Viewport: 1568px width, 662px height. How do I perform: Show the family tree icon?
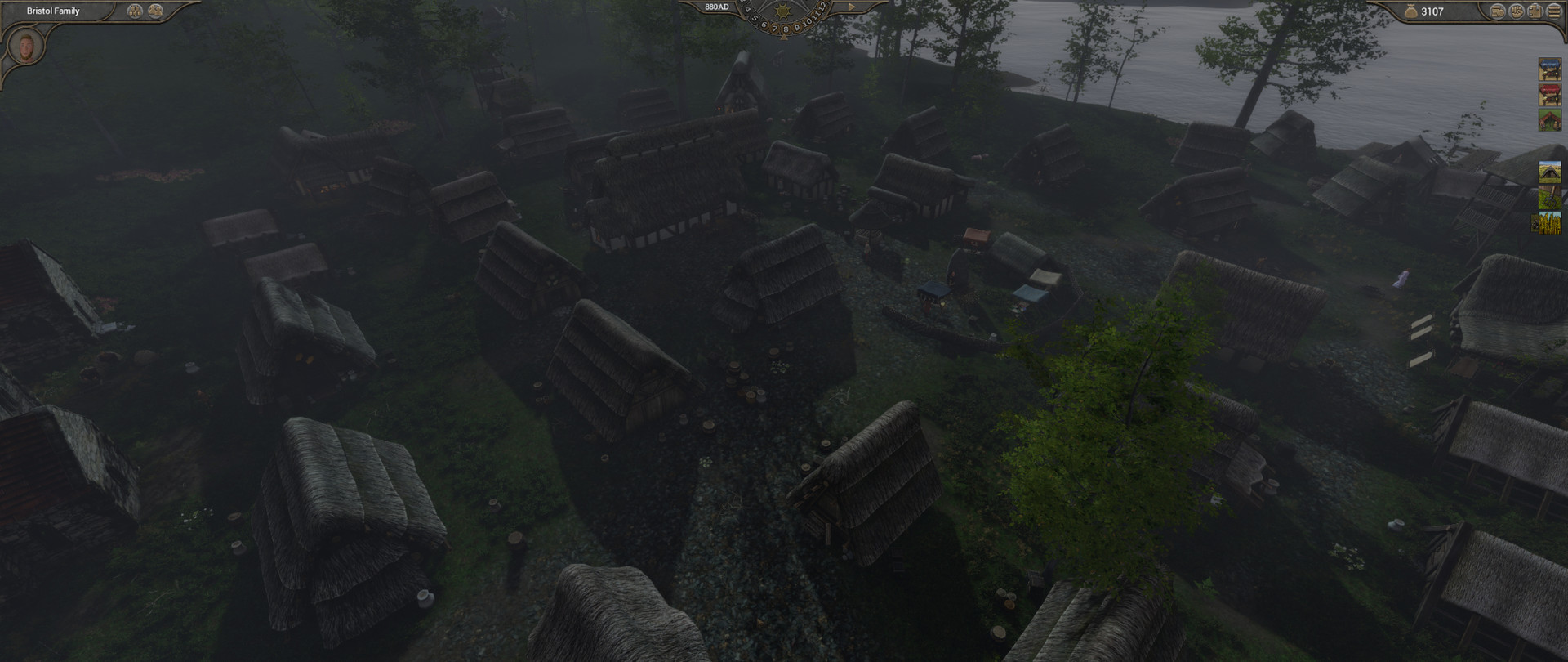136,11
